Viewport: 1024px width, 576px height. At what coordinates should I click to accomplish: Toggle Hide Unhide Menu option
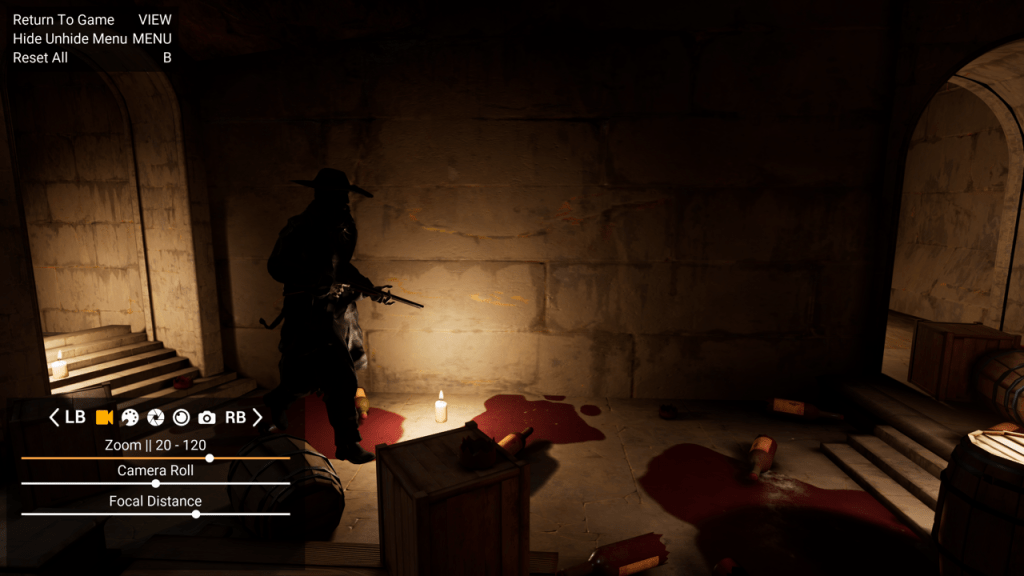point(70,39)
